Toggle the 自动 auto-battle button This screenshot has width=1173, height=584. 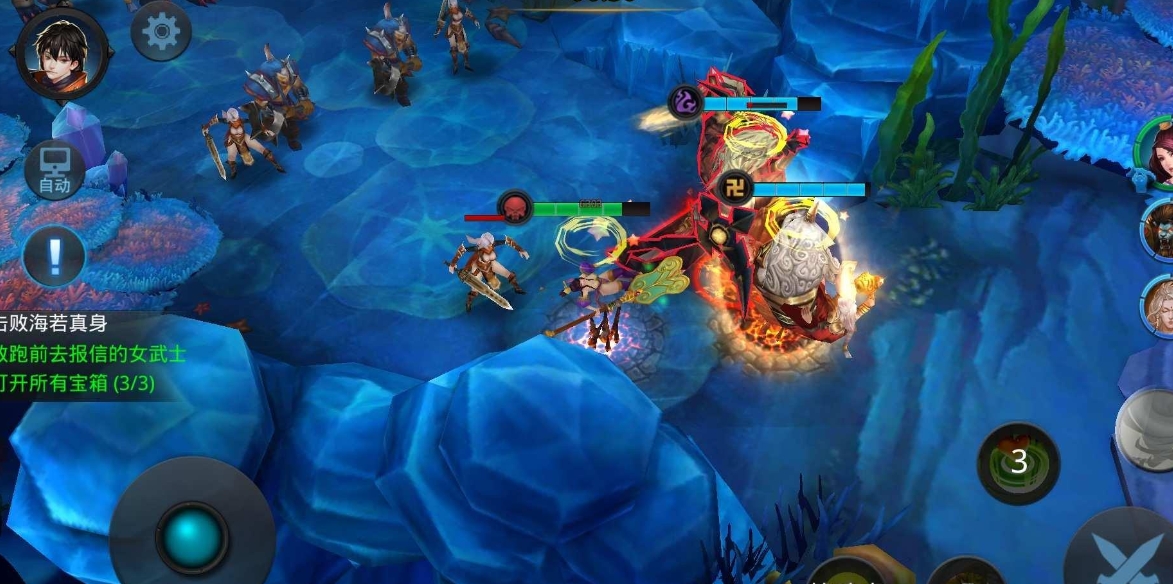(54, 170)
